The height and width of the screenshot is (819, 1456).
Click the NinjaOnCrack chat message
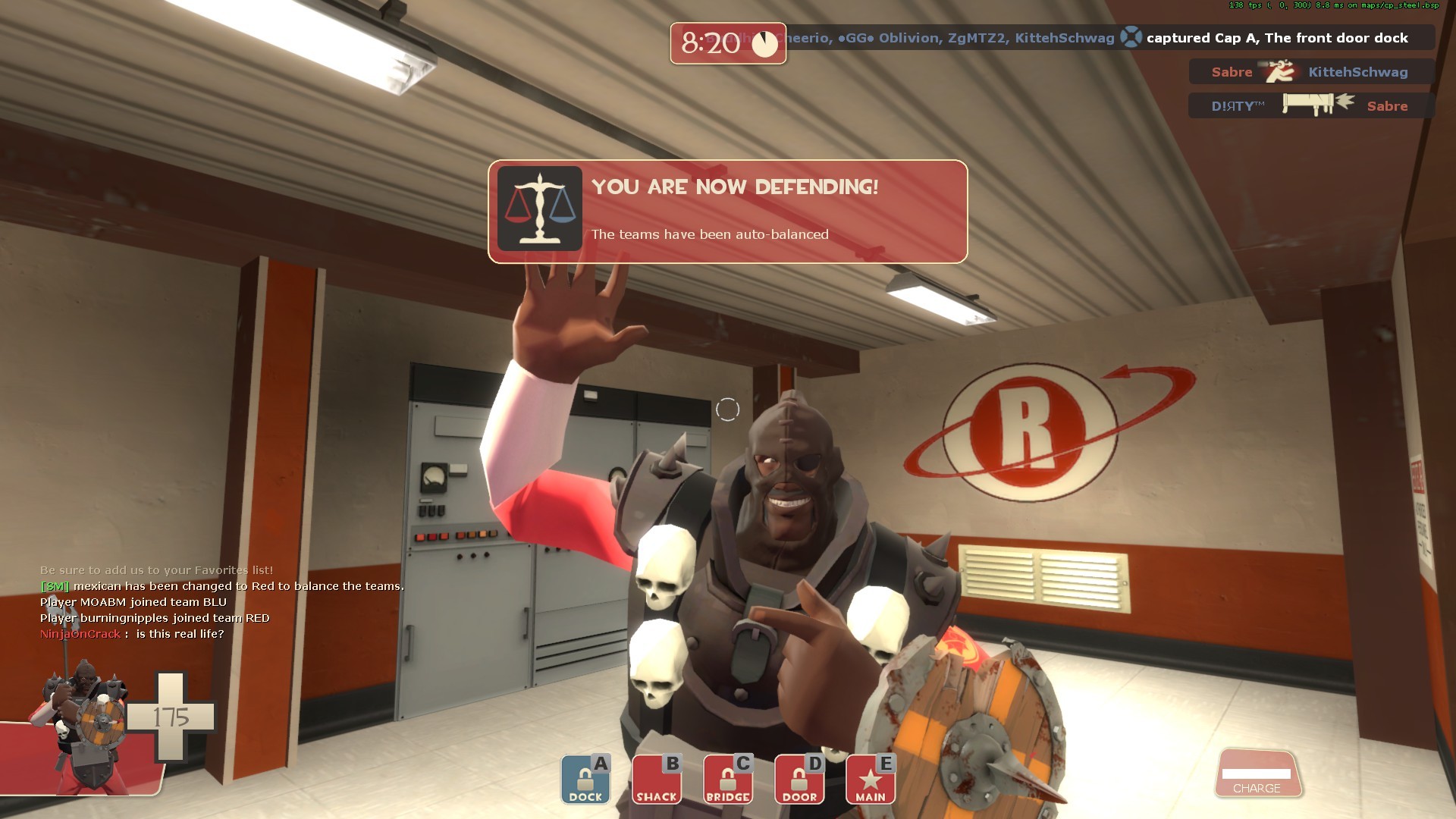pyautogui.click(x=133, y=635)
